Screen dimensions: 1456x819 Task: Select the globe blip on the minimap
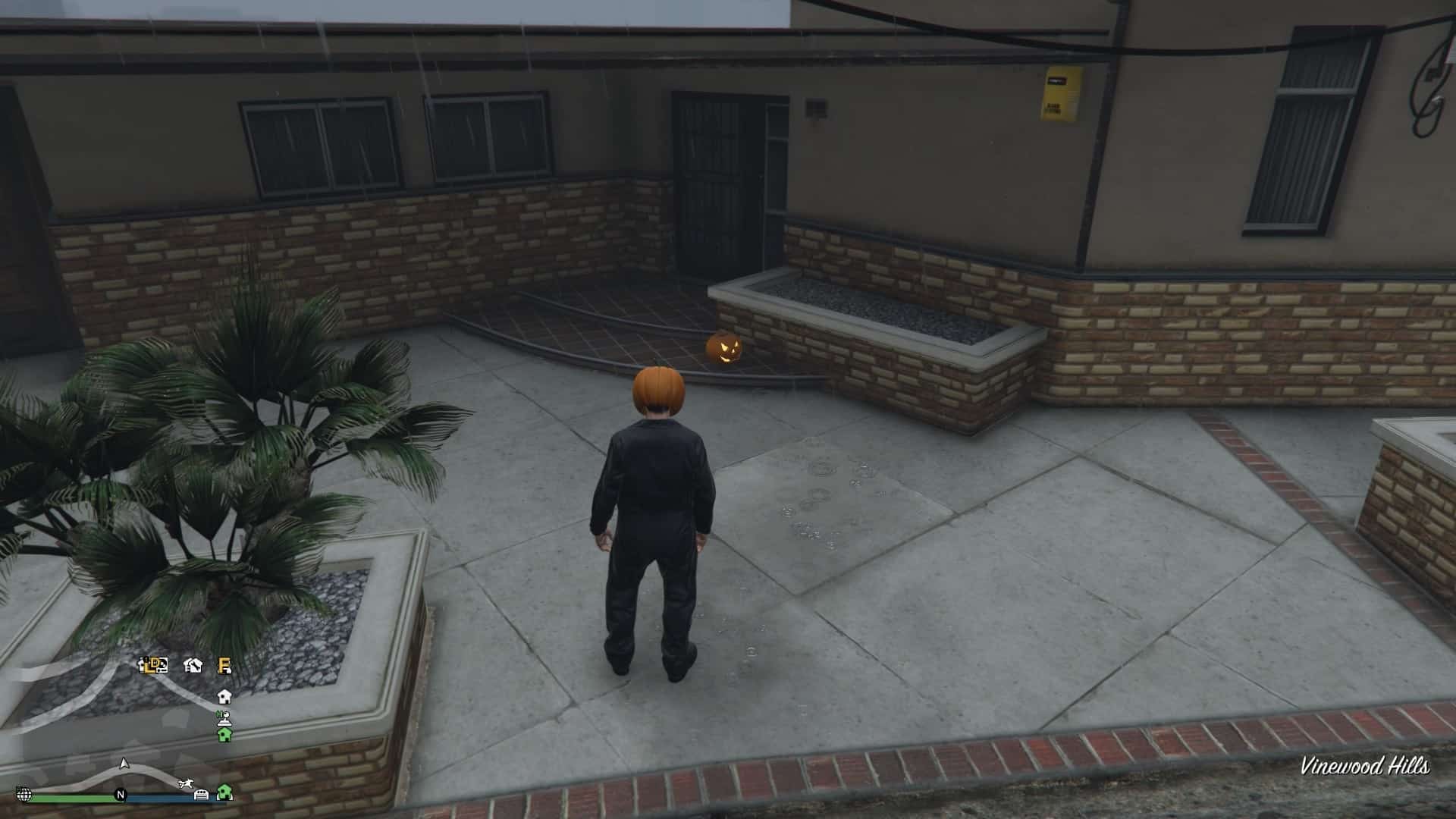tap(24, 795)
